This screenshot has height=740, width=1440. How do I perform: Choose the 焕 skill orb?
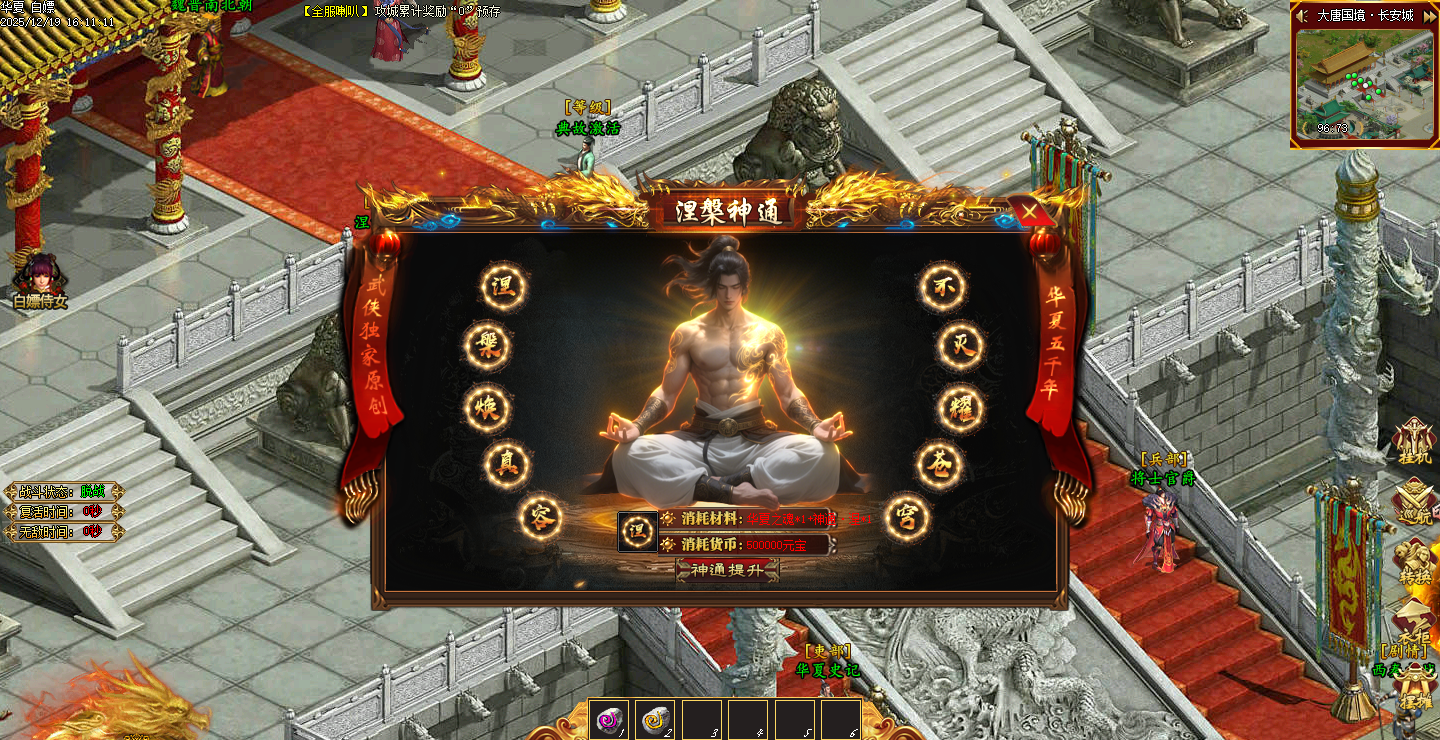pos(487,408)
